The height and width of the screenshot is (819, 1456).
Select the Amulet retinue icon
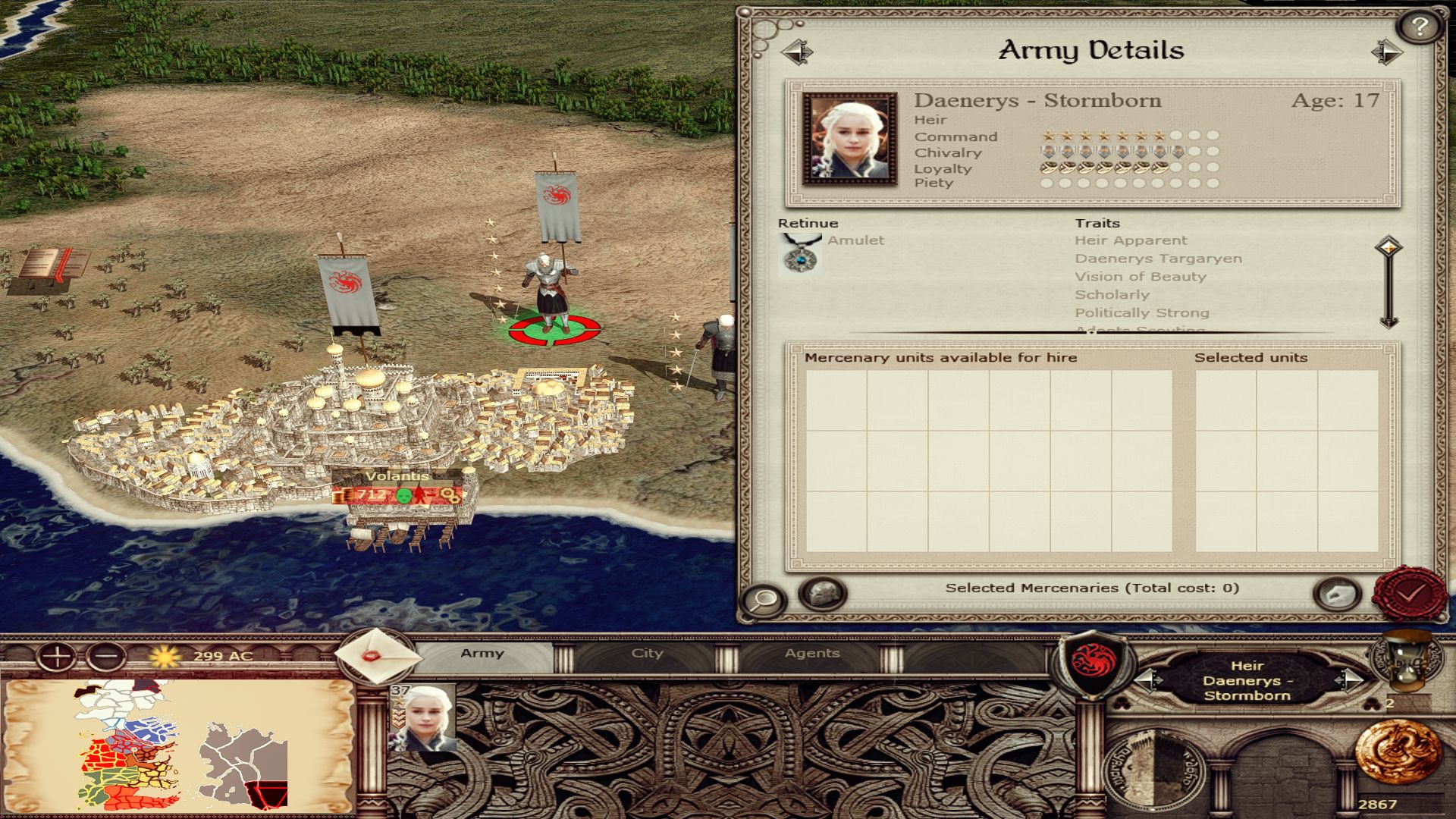(x=800, y=255)
